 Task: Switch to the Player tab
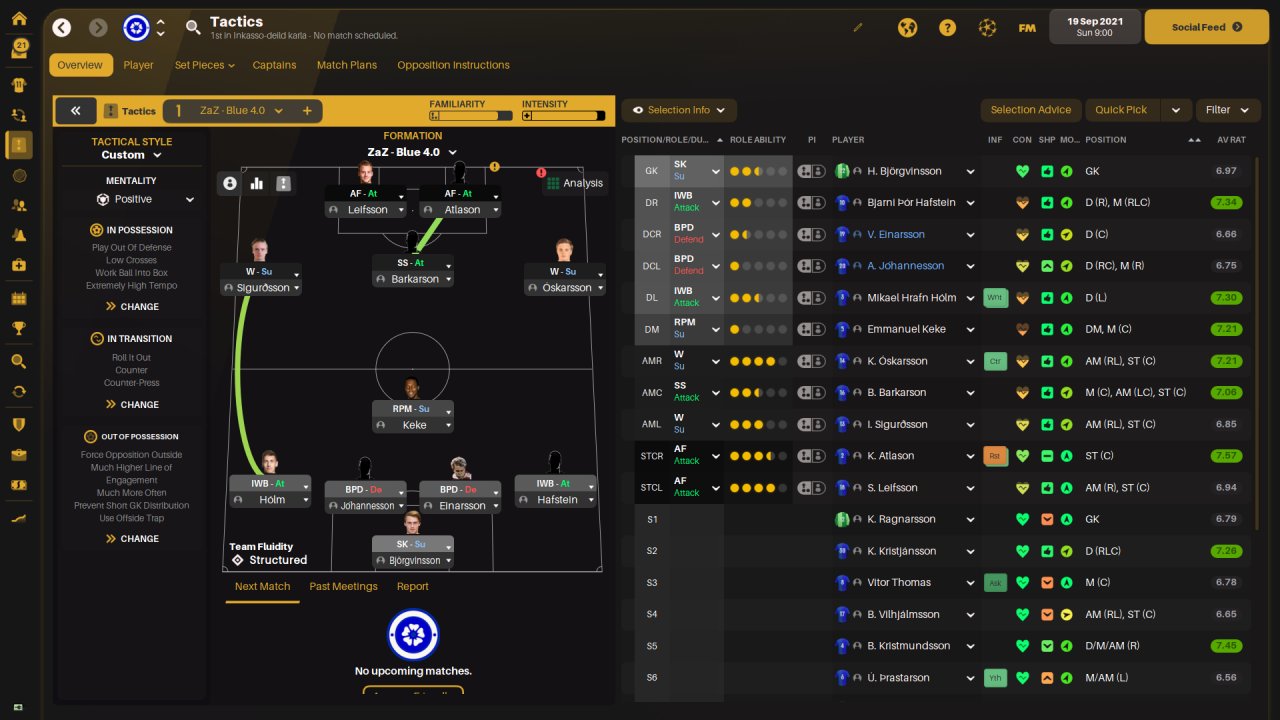pyautogui.click(x=138, y=65)
